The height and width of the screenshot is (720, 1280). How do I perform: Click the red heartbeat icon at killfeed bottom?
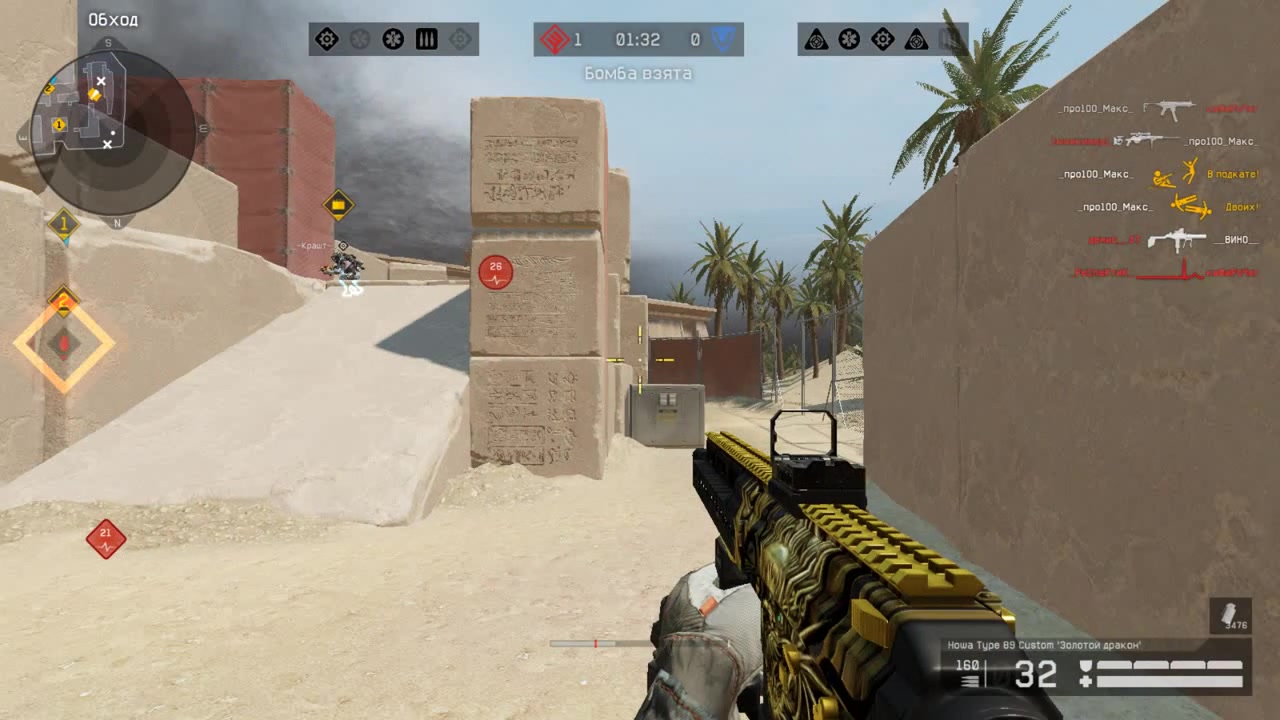tap(1184, 271)
